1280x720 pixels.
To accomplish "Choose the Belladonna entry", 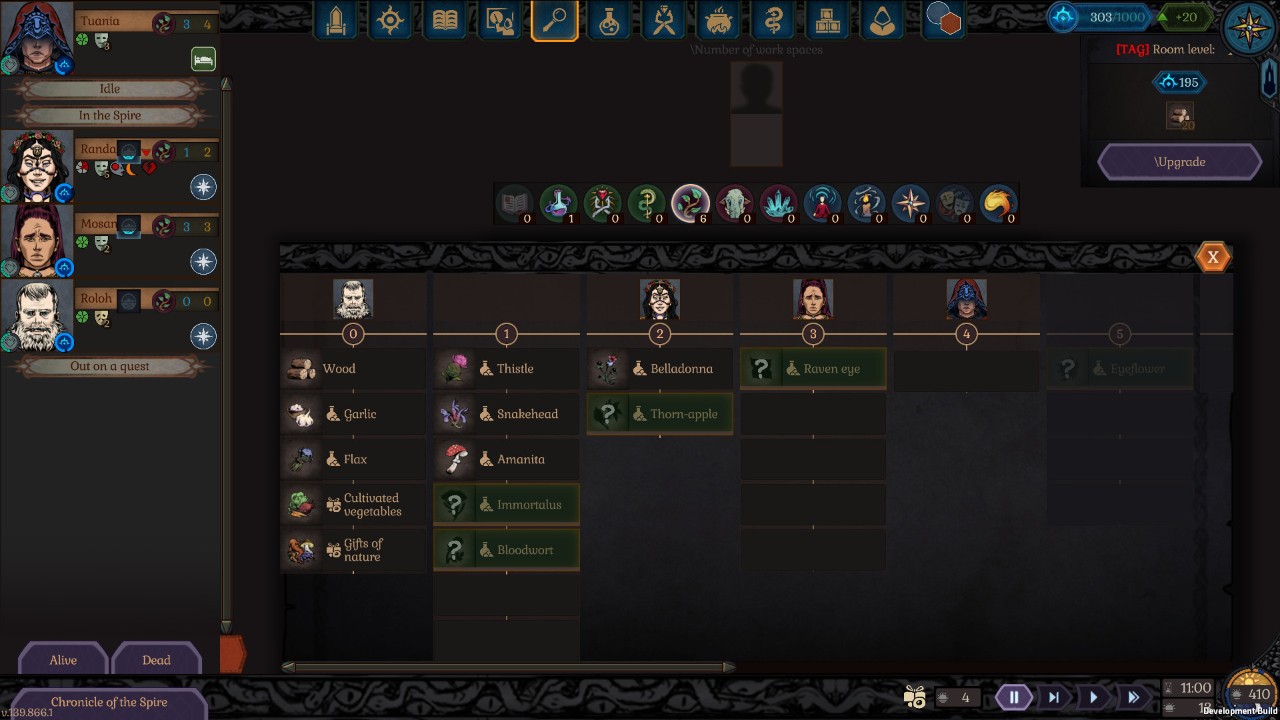I will 660,369.
